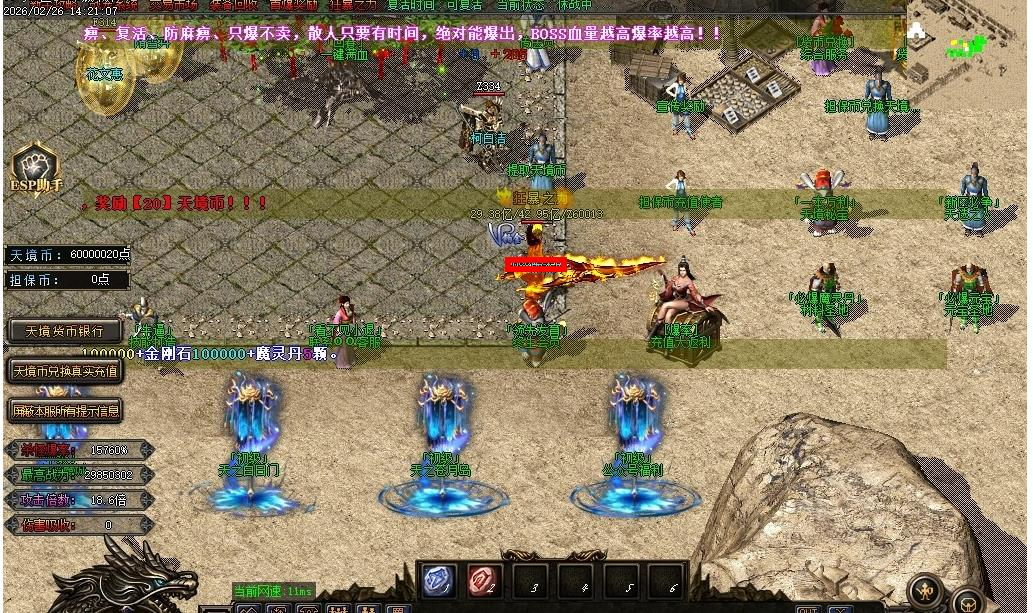Click the golden figure round button
This screenshot has width=1033, height=613.
click(926, 590)
